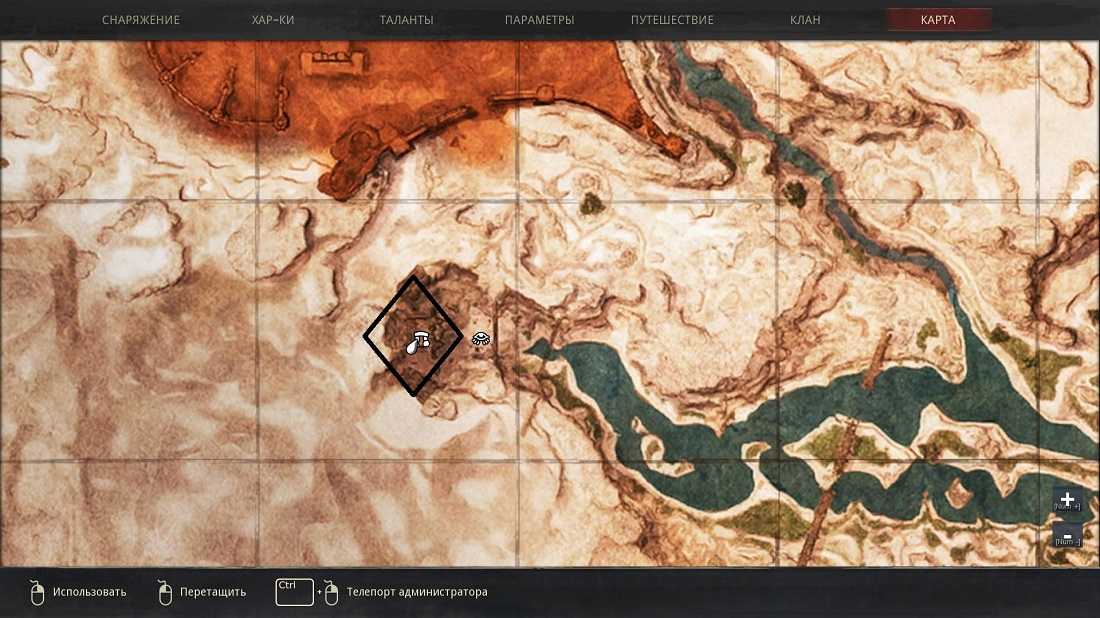Zoom in the map with plus button
The image size is (1100, 618).
pos(1067,500)
